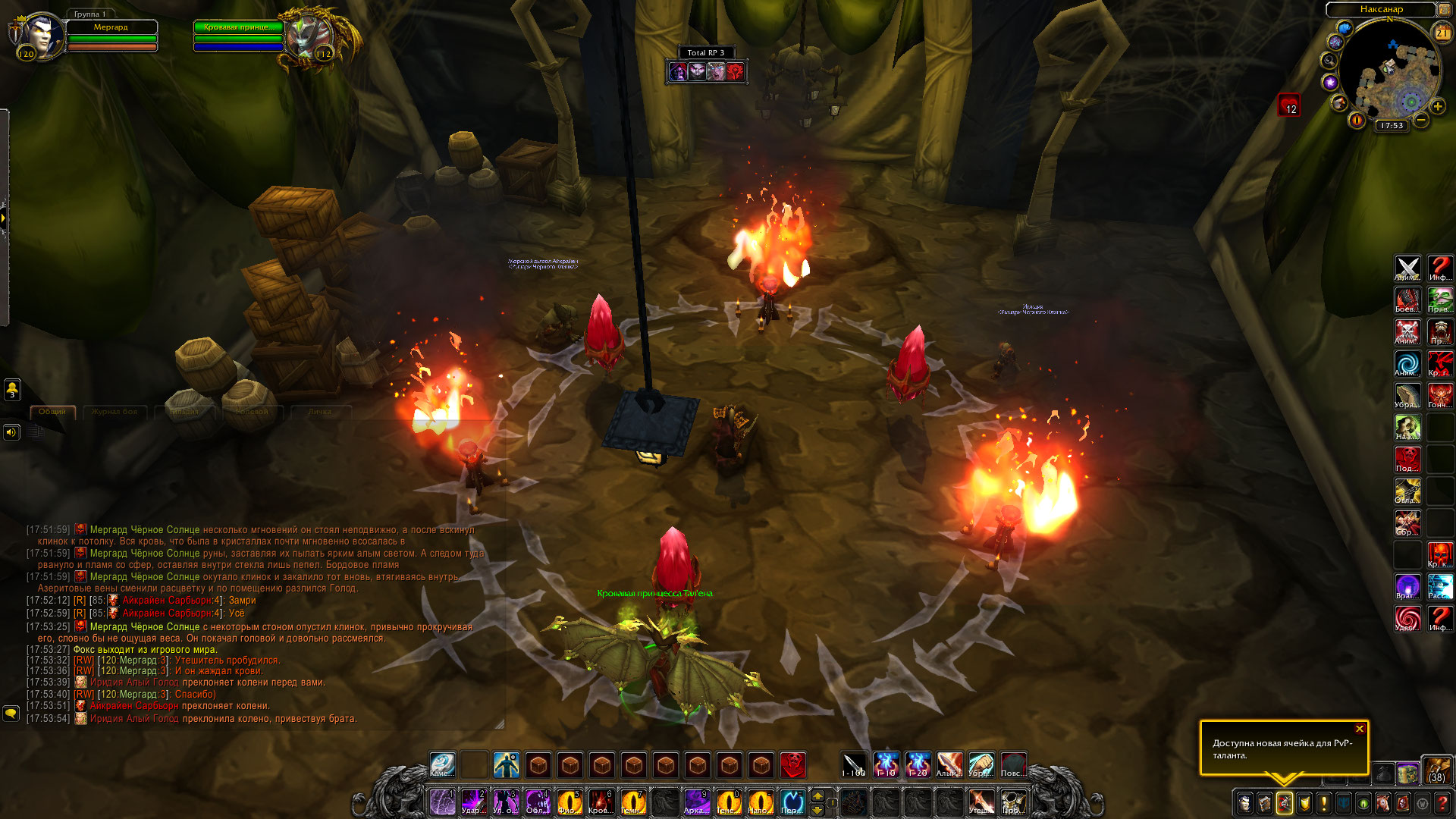Use the 1-100 dice roll macro
This screenshot has width=1456, height=819.
[x=854, y=764]
